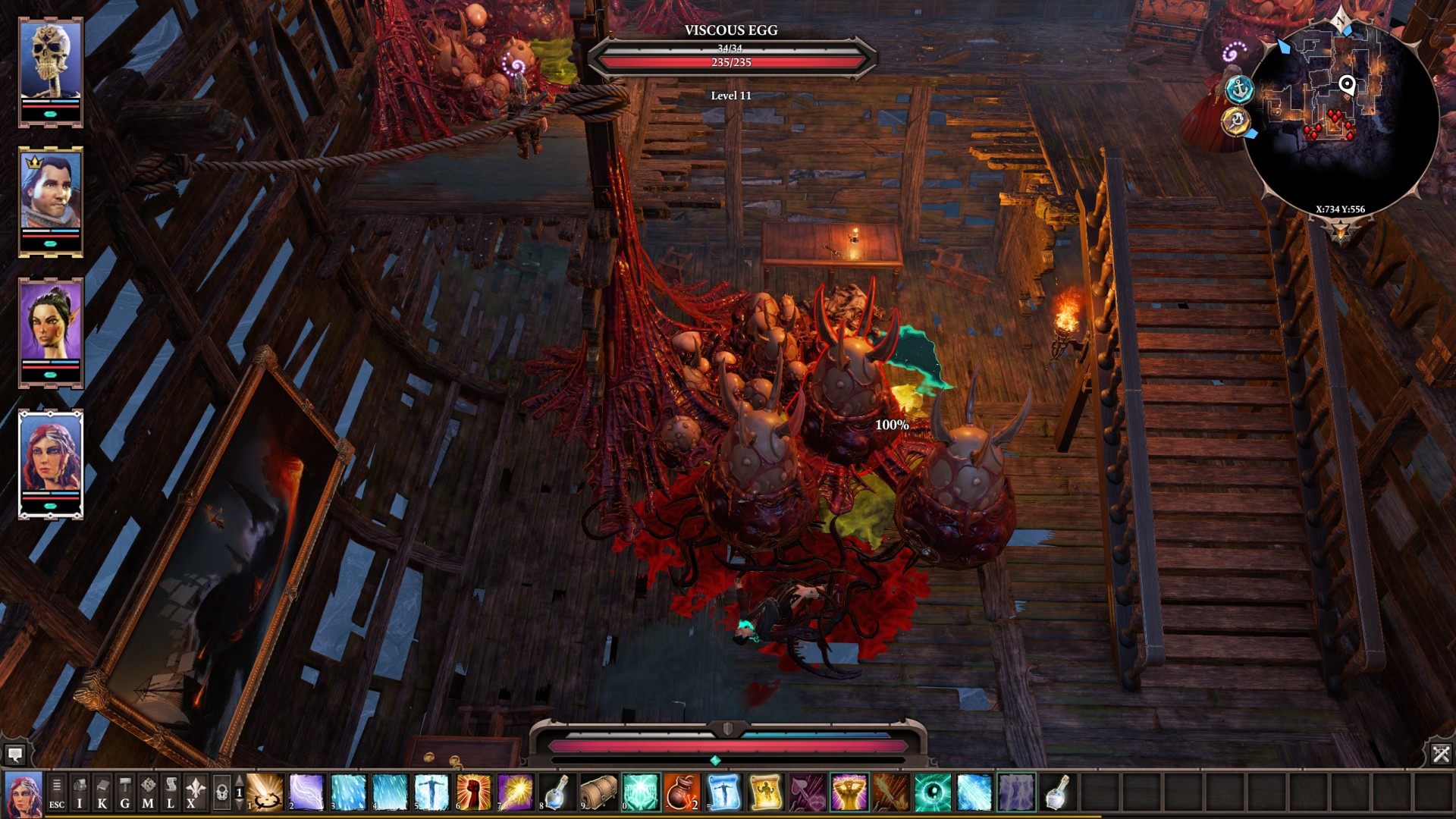Screen dimensions: 1456x819
Task: Click the crossed swords combat button
Action: coord(1441,754)
